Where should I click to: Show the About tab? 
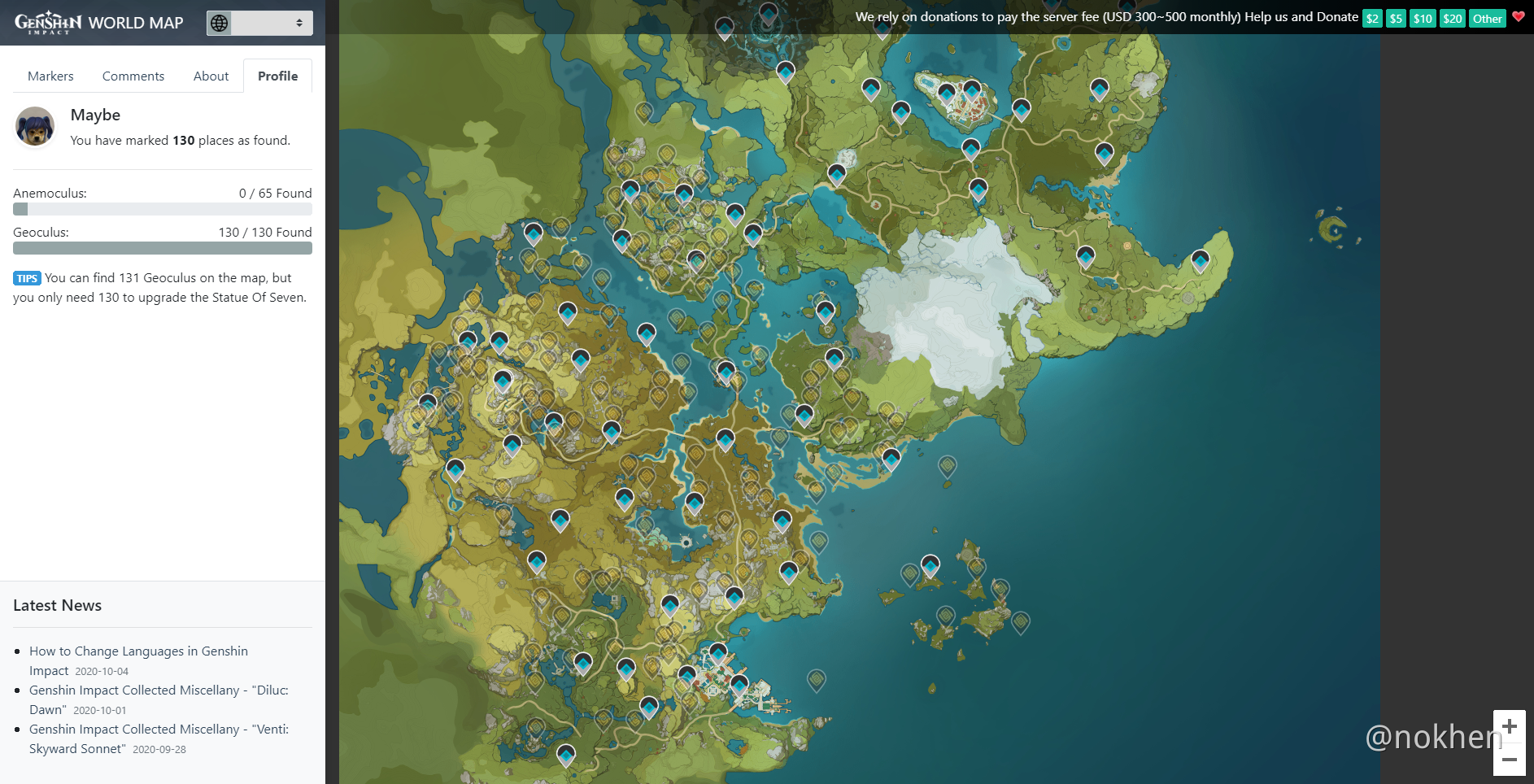point(211,76)
